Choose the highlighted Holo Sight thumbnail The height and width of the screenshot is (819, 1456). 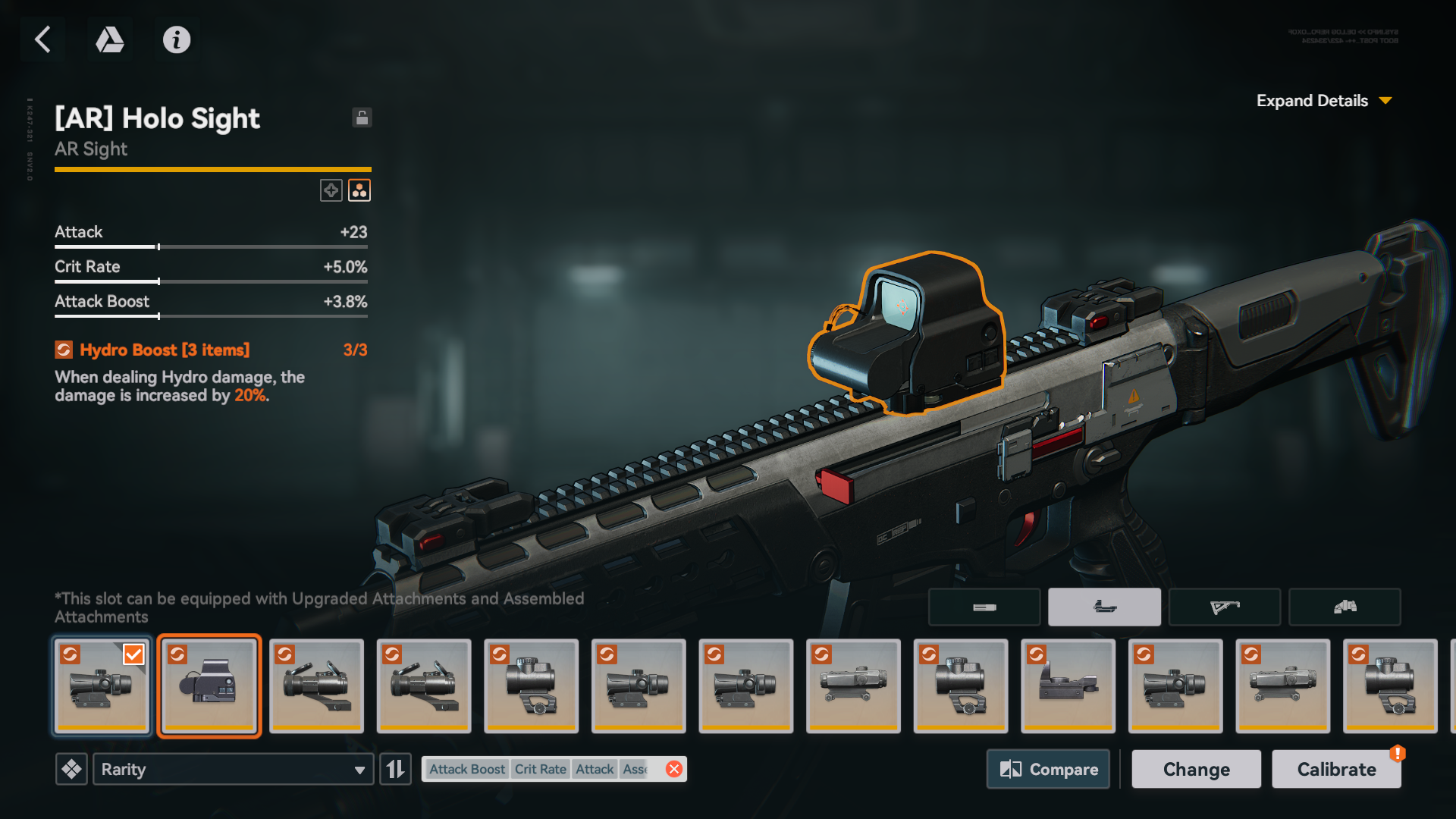click(209, 686)
